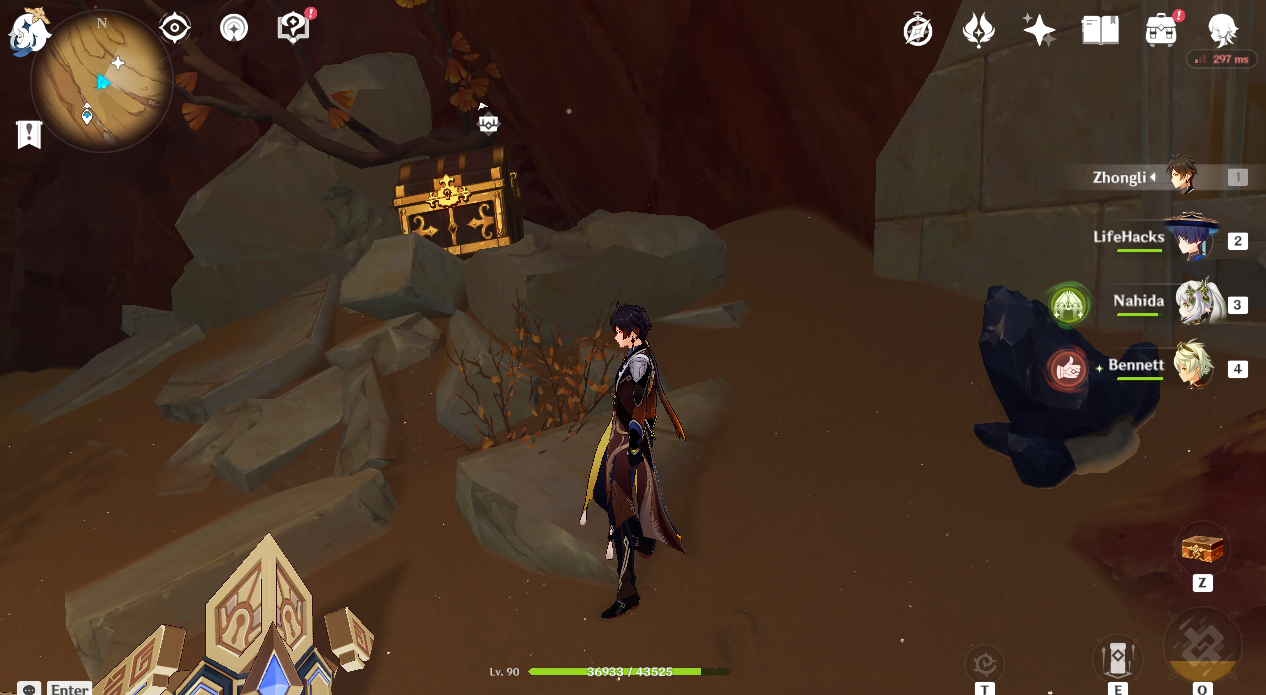Open the backpack inventory
The image size is (1266, 695).
[x=1161, y=30]
